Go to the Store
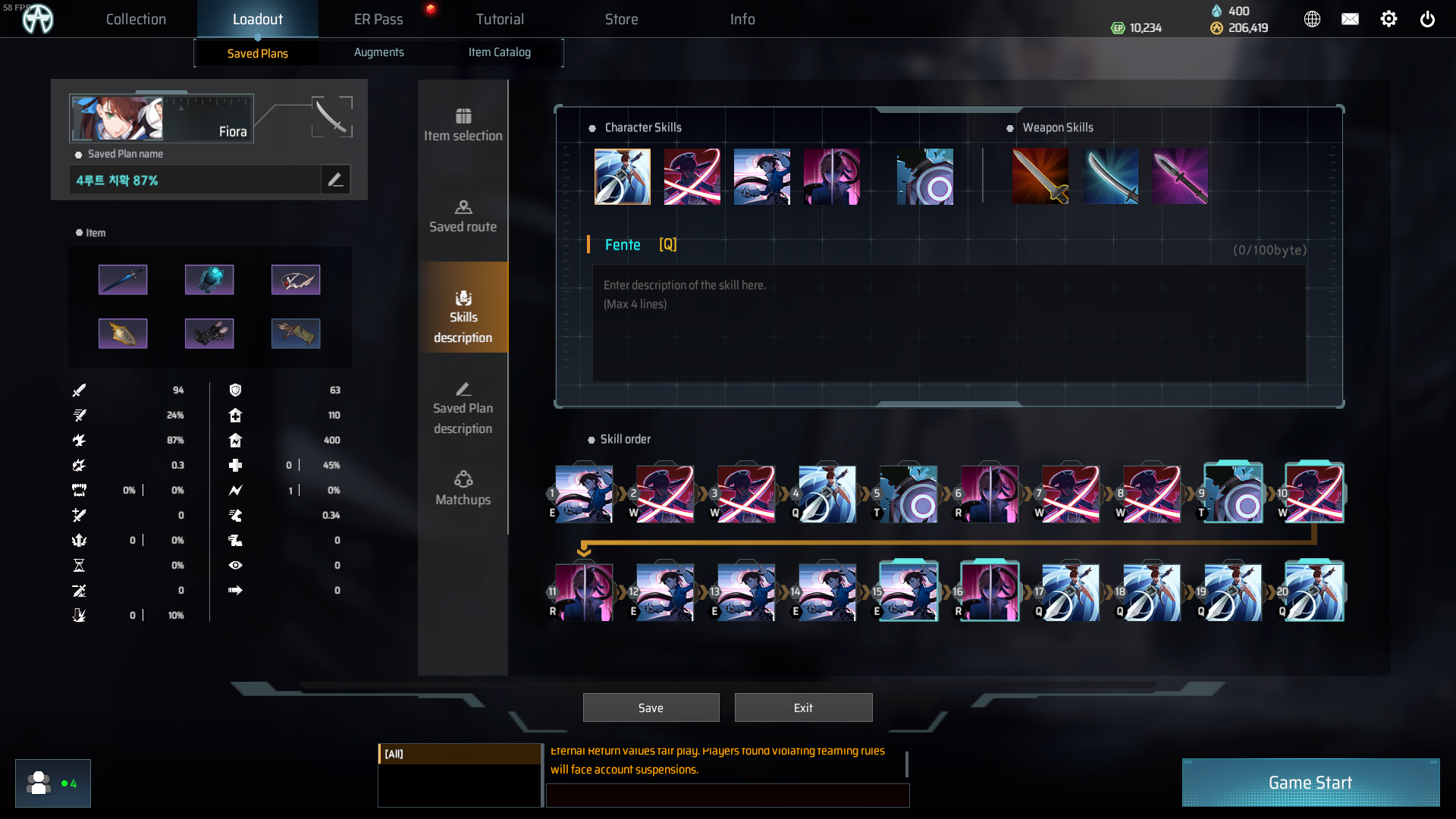This screenshot has width=1456, height=819. pos(621,19)
